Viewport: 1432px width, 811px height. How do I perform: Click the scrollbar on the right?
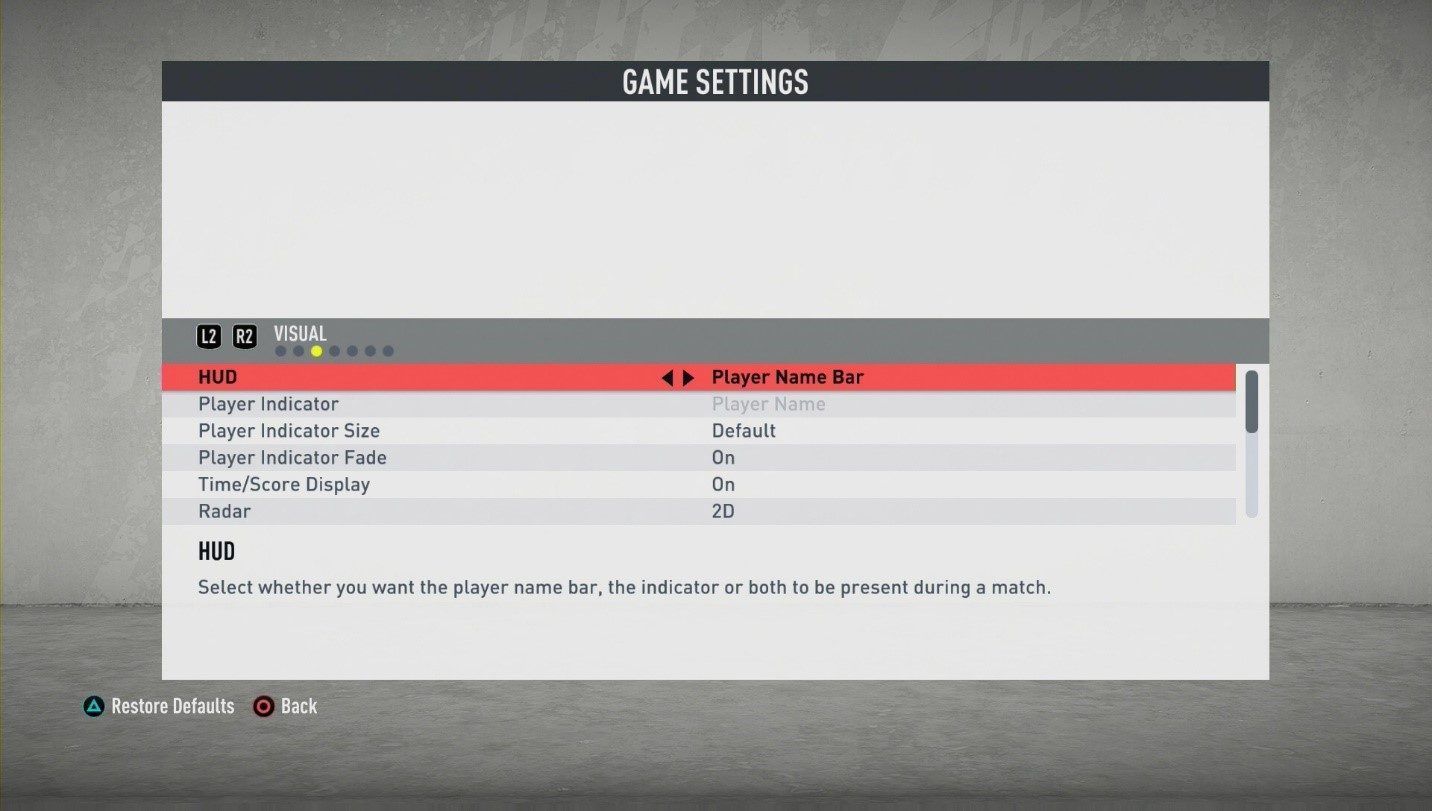(x=1253, y=400)
